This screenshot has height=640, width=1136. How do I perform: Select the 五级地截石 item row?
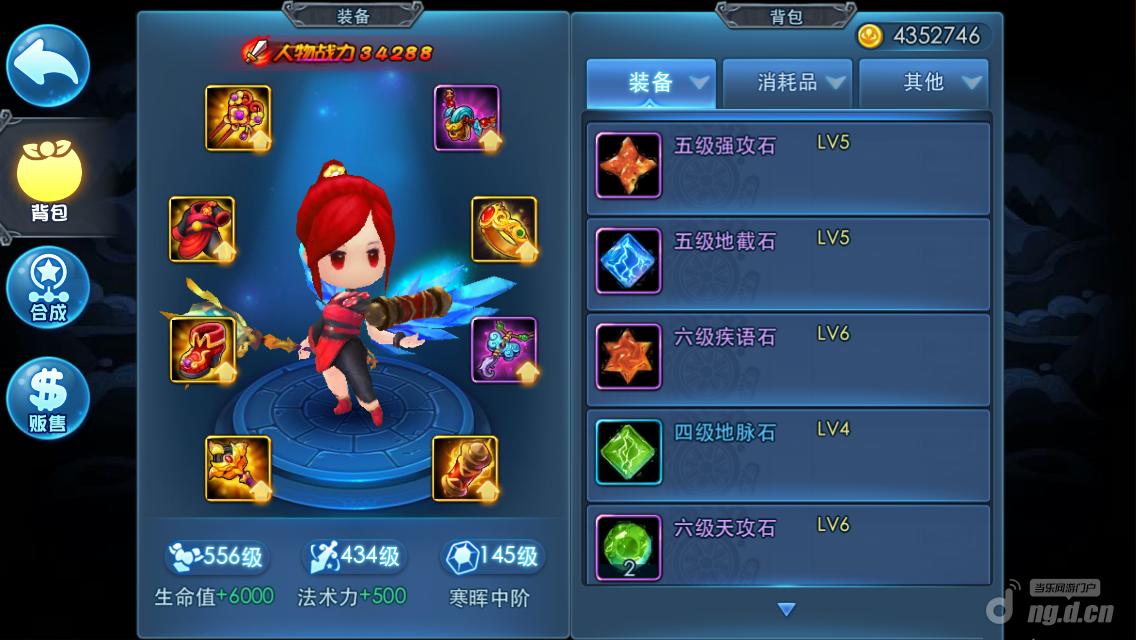[x=788, y=261]
